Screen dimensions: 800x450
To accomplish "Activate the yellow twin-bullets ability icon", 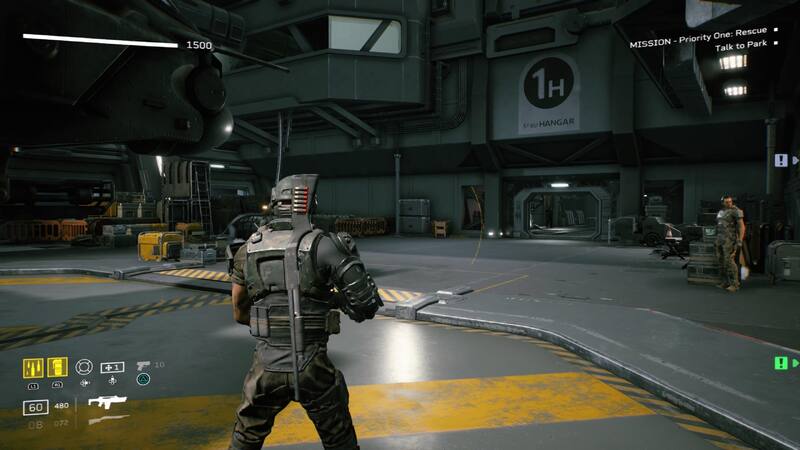I will point(33,367).
